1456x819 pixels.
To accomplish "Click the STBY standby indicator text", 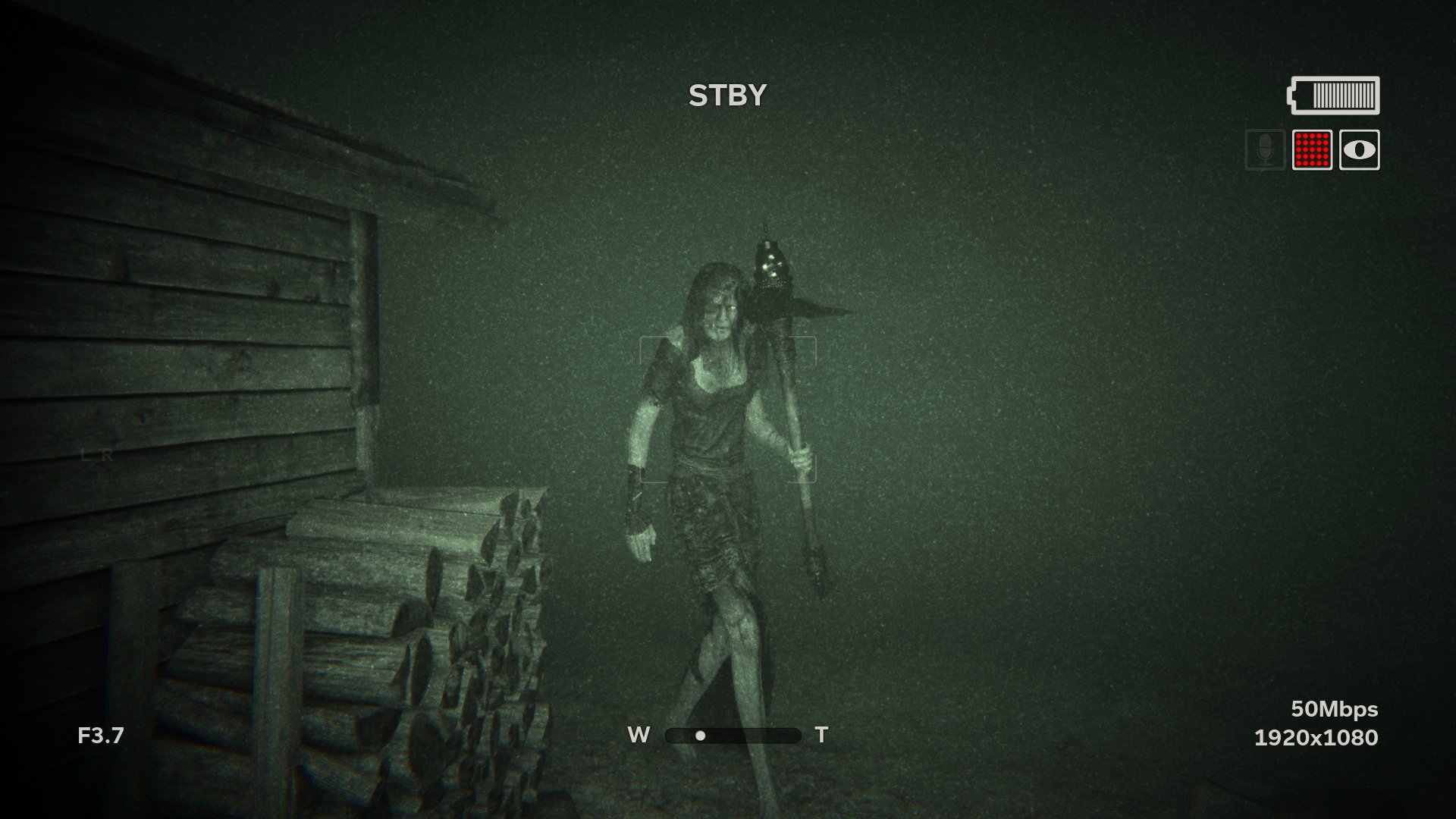I will tap(727, 94).
